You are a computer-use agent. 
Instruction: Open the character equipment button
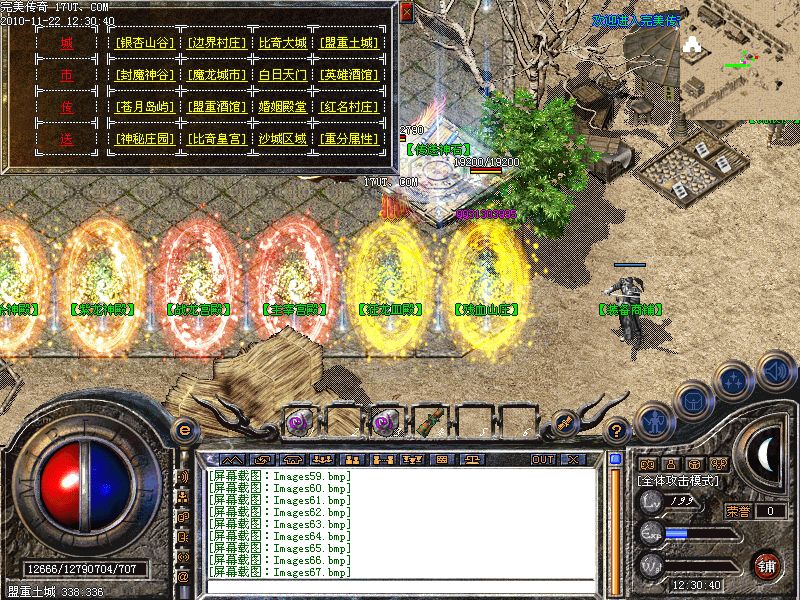655,420
